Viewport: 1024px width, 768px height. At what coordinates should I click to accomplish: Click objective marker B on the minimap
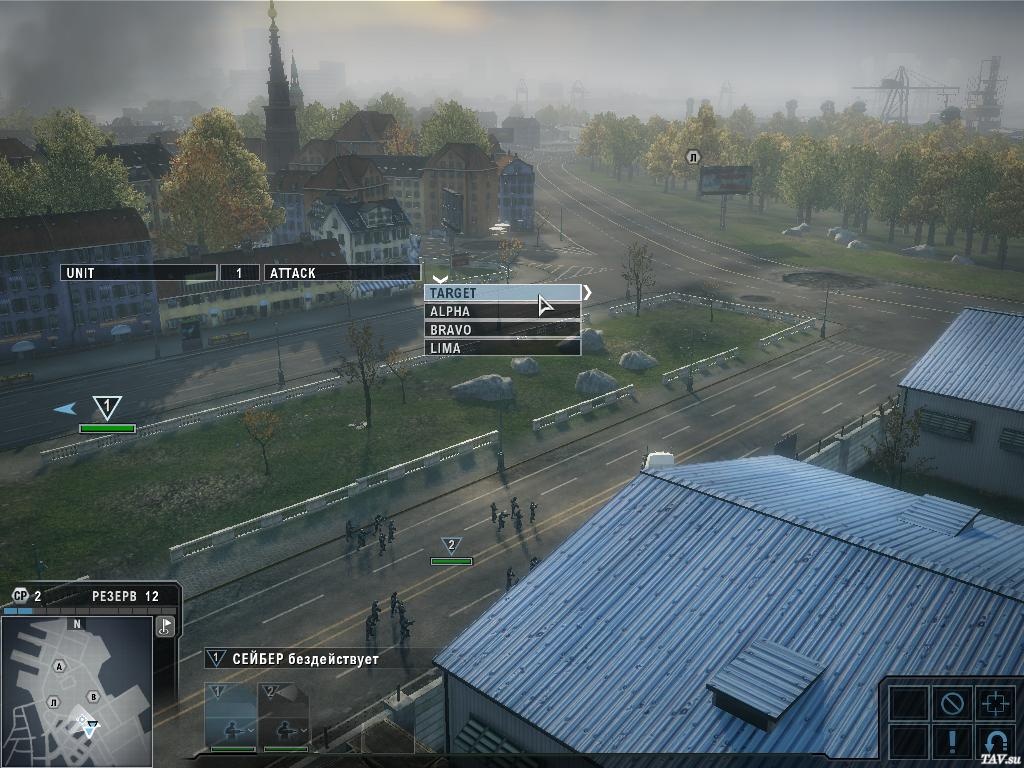(x=93, y=697)
